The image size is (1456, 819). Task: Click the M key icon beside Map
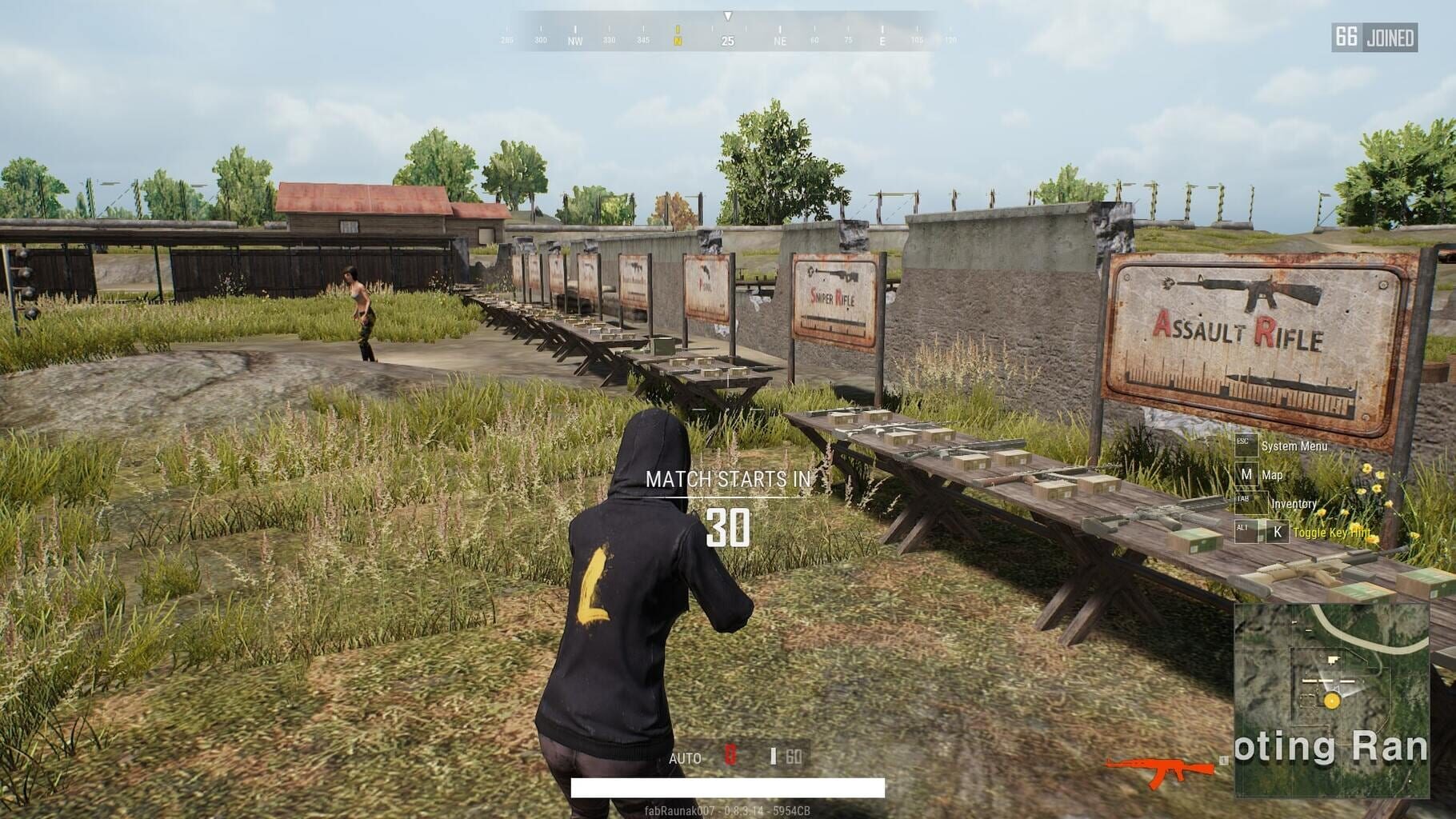(1247, 474)
